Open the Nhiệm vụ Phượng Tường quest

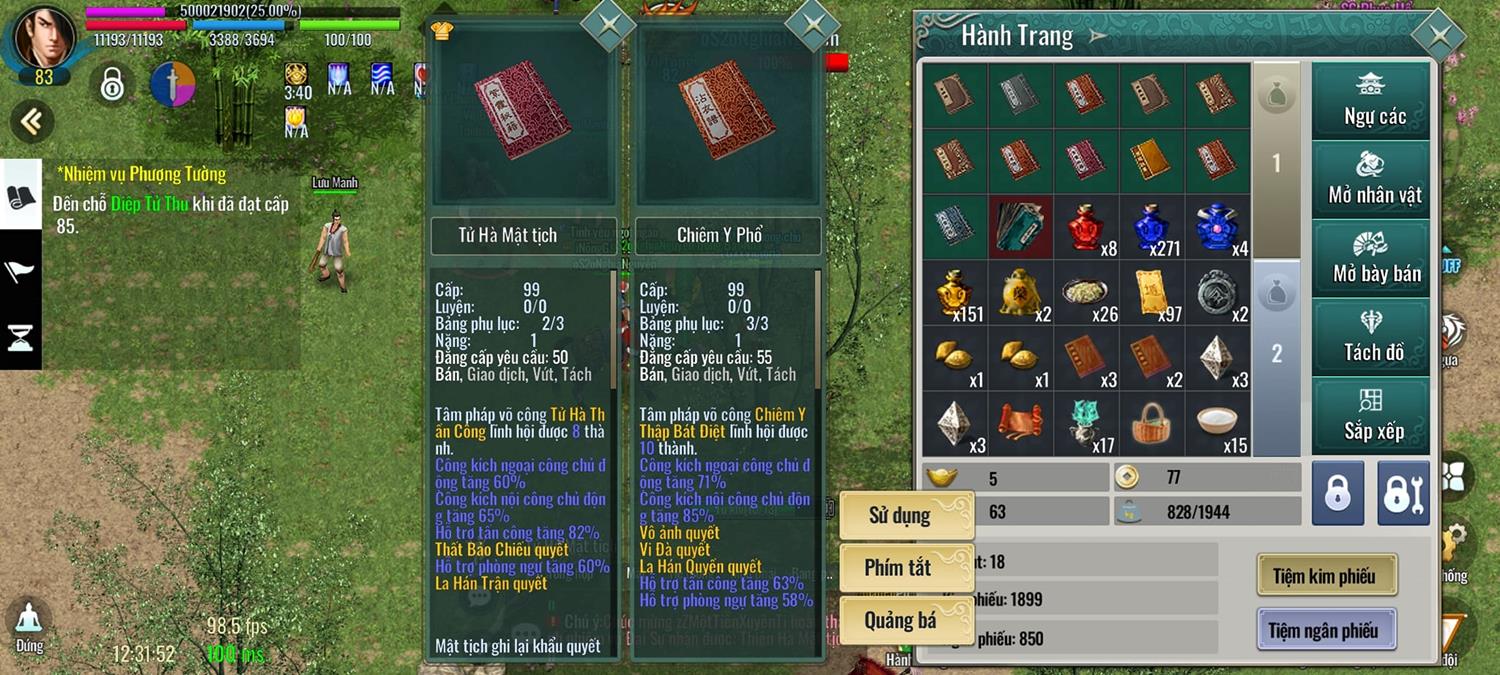point(142,175)
